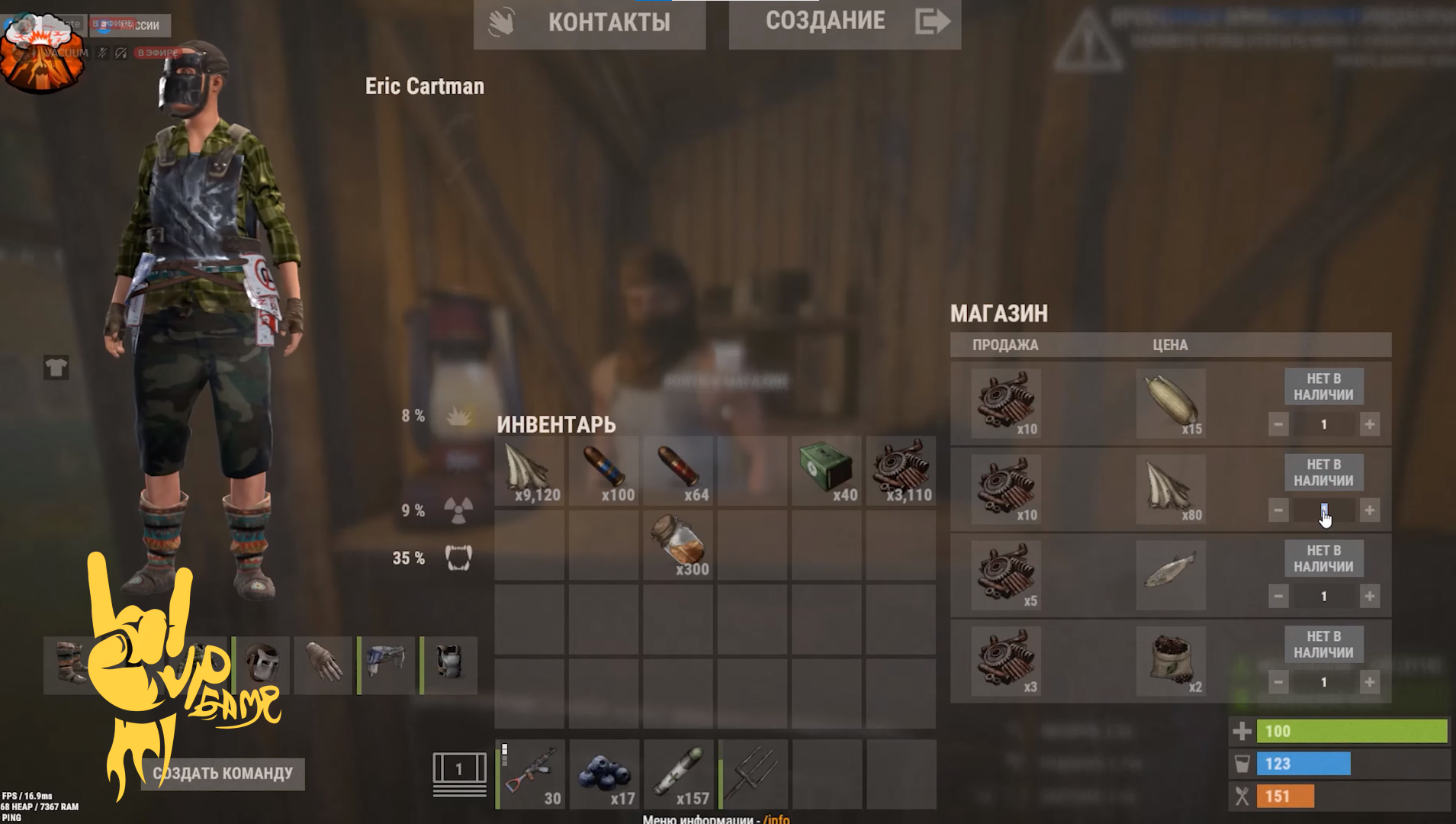Click the СОЗДАТЬ КОМАНДУ button
The width and height of the screenshot is (1456, 824).
(x=223, y=774)
